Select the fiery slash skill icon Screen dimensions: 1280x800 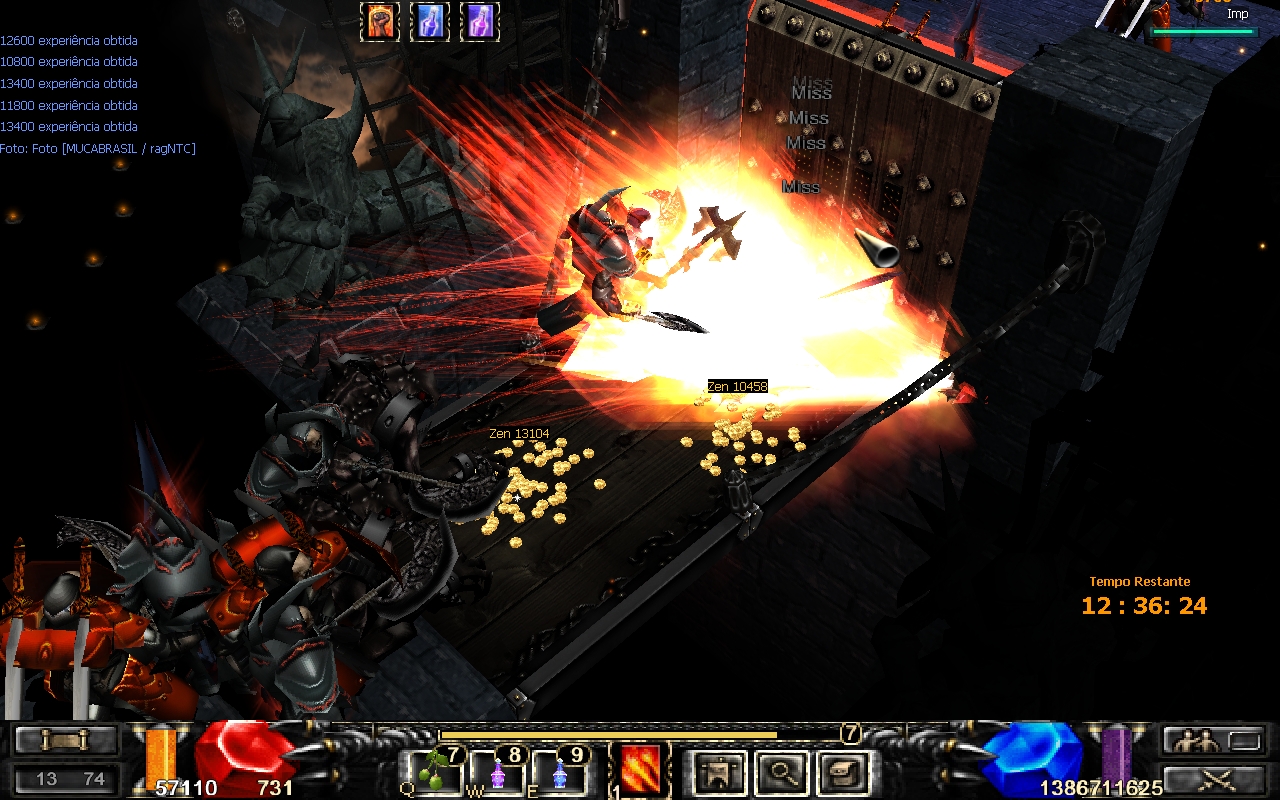tap(640, 770)
